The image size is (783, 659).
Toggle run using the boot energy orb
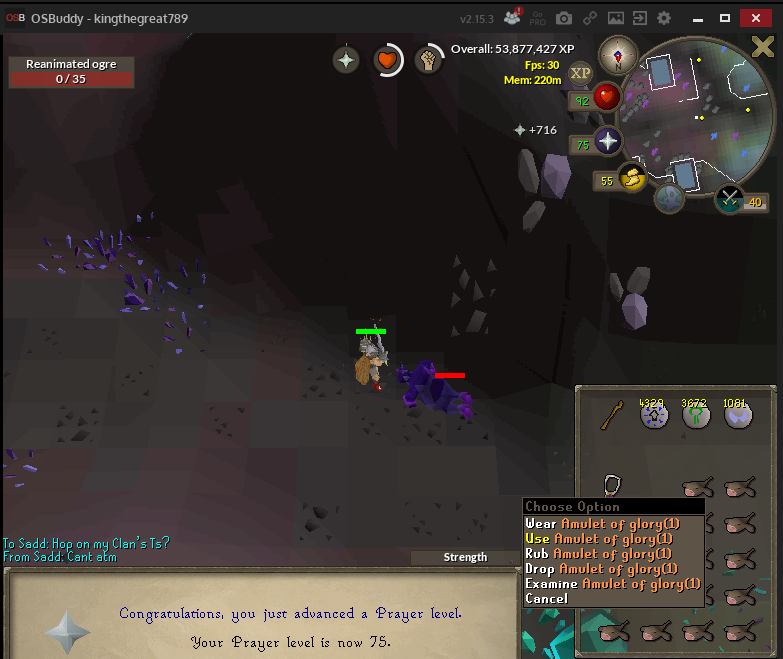(x=632, y=178)
